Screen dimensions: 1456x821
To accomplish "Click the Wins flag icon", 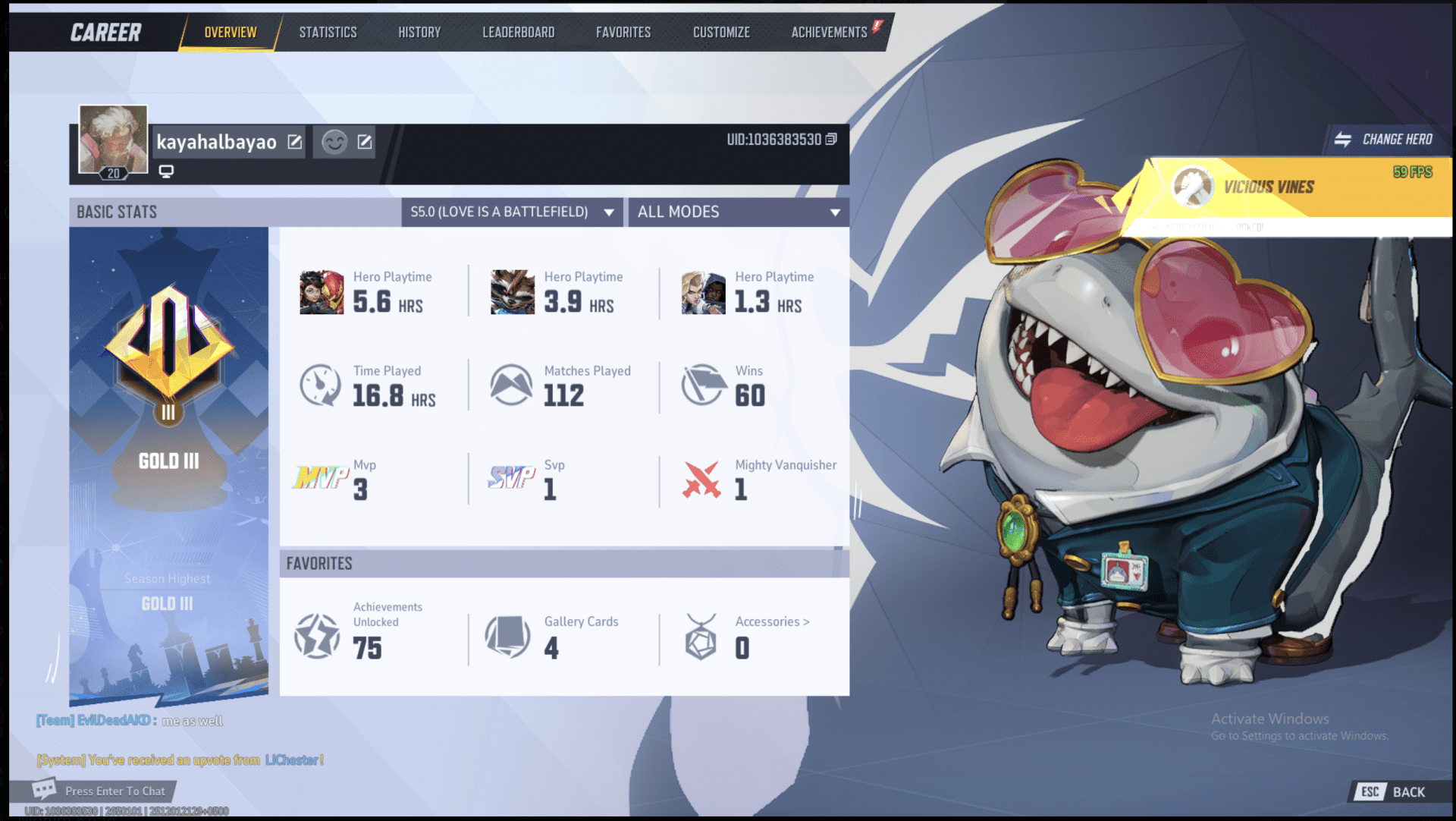I will point(702,385).
